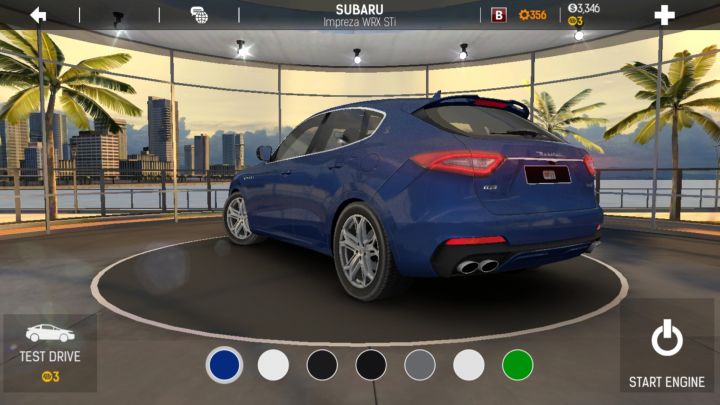The height and width of the screenshot is (405, 720).
Task: Tap the plus button to add currency
Action: click(x=664, y=15)
